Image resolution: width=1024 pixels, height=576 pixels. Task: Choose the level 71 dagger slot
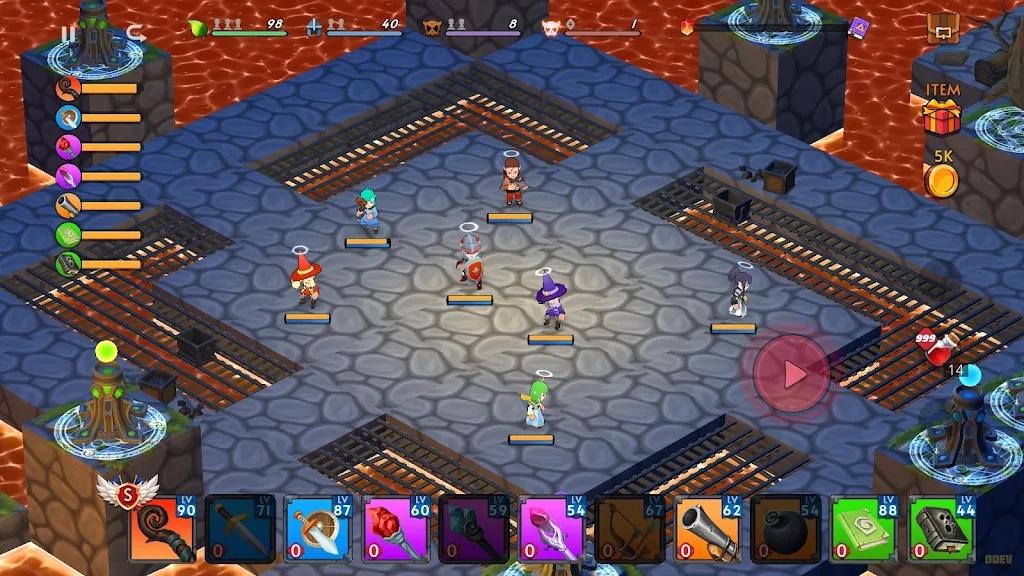(x=240, y=529)
